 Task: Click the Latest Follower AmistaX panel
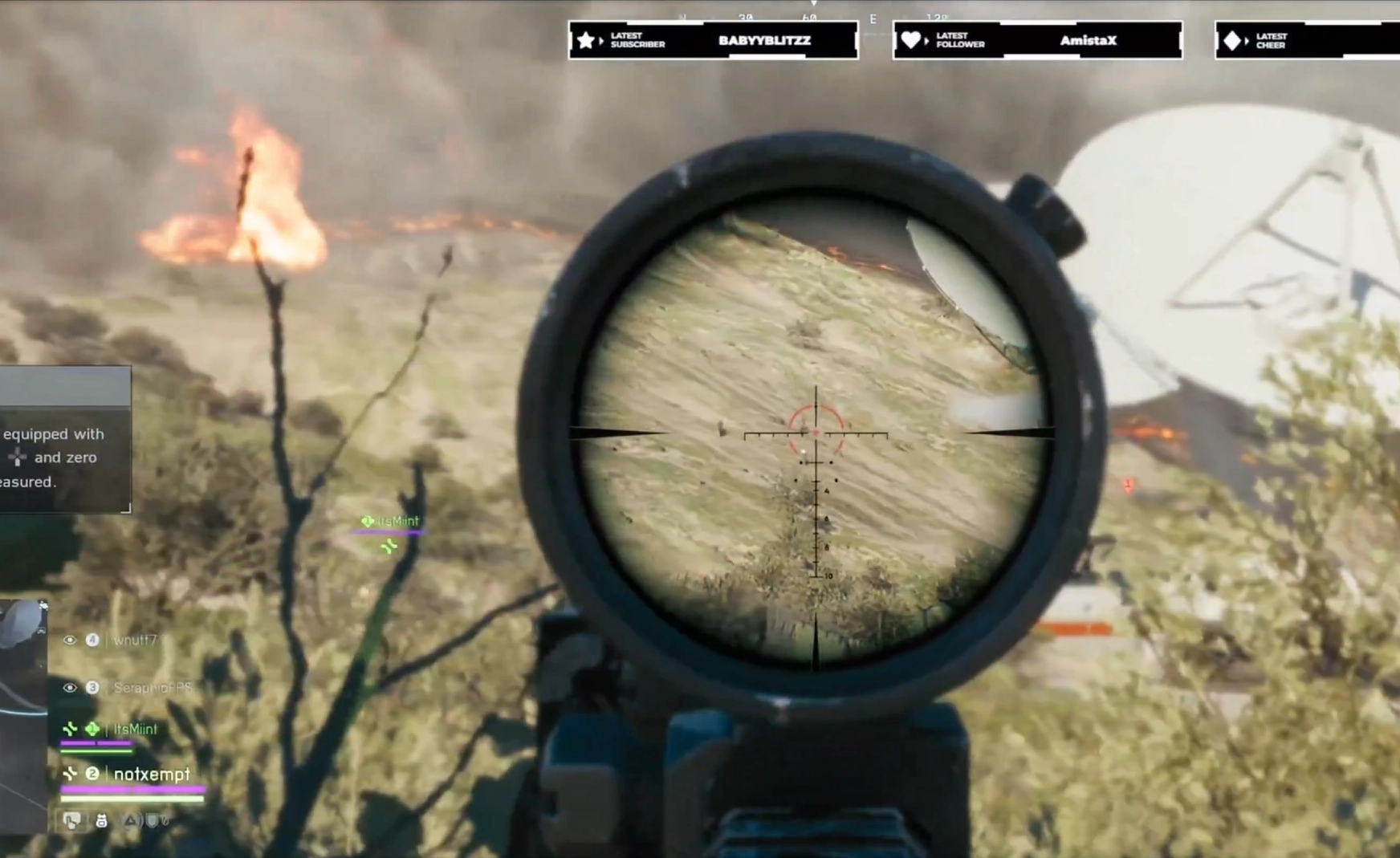[x=1037, y=40]
